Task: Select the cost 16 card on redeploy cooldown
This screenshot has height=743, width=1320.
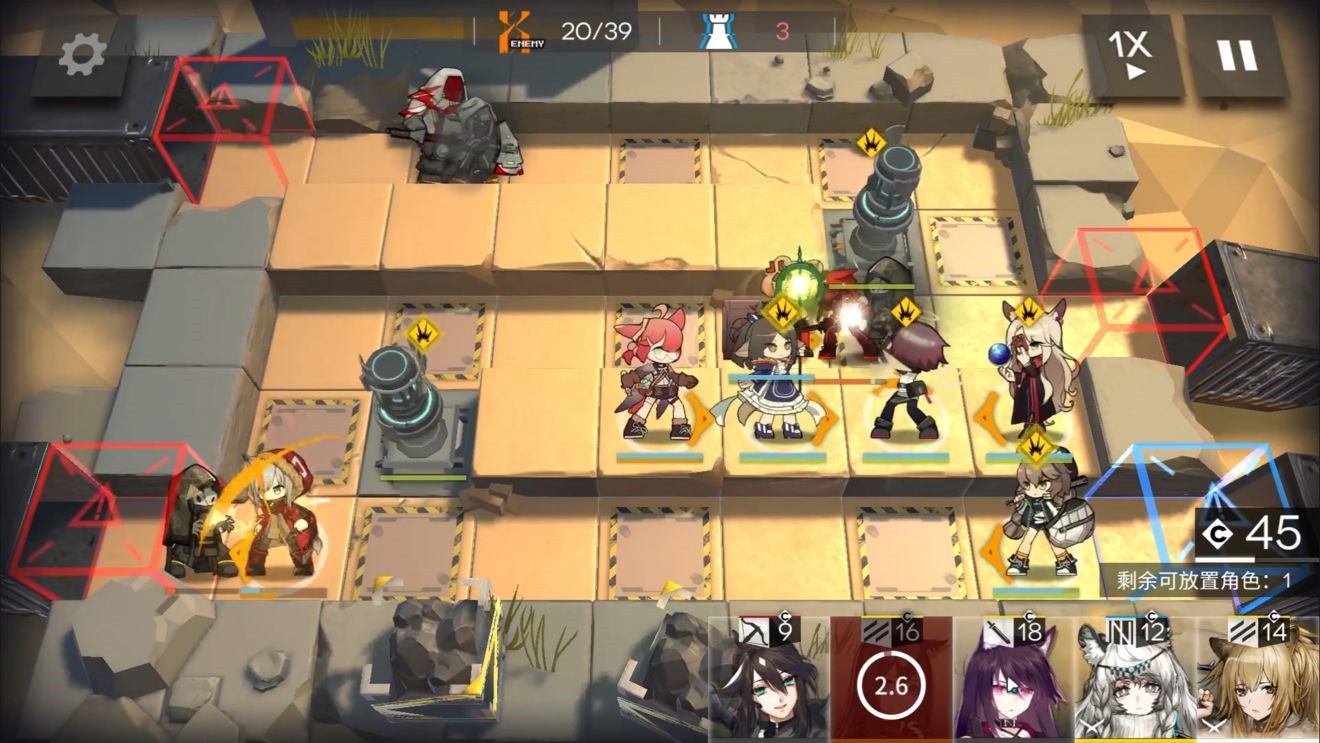Action: [x=890, y=682]
